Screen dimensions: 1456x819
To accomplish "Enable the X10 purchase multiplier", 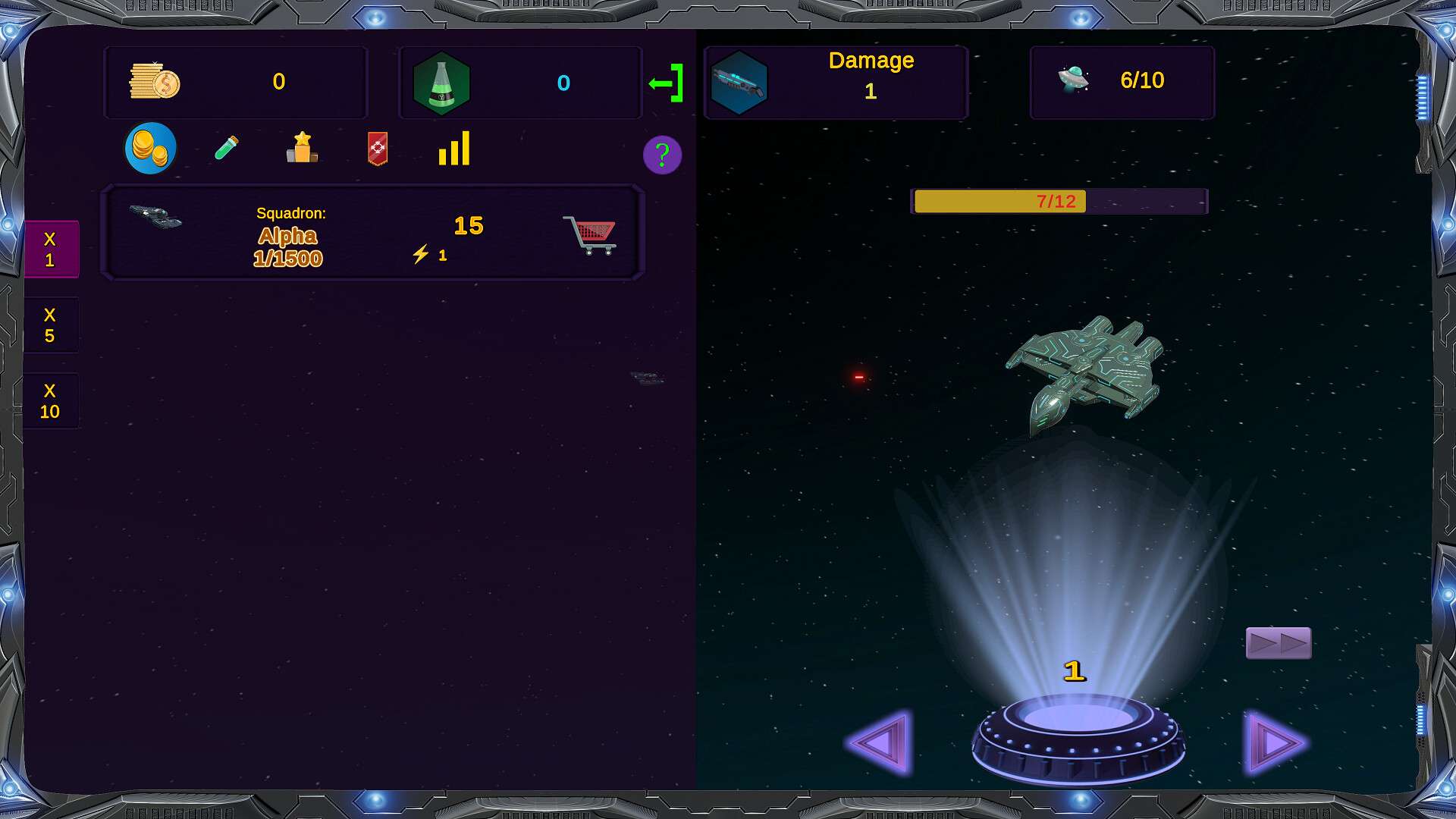I will 51,400.
